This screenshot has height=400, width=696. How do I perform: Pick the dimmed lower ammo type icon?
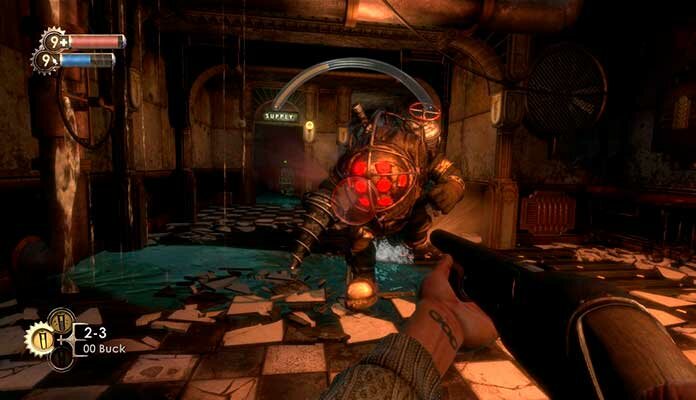click(x=61, y=355)
